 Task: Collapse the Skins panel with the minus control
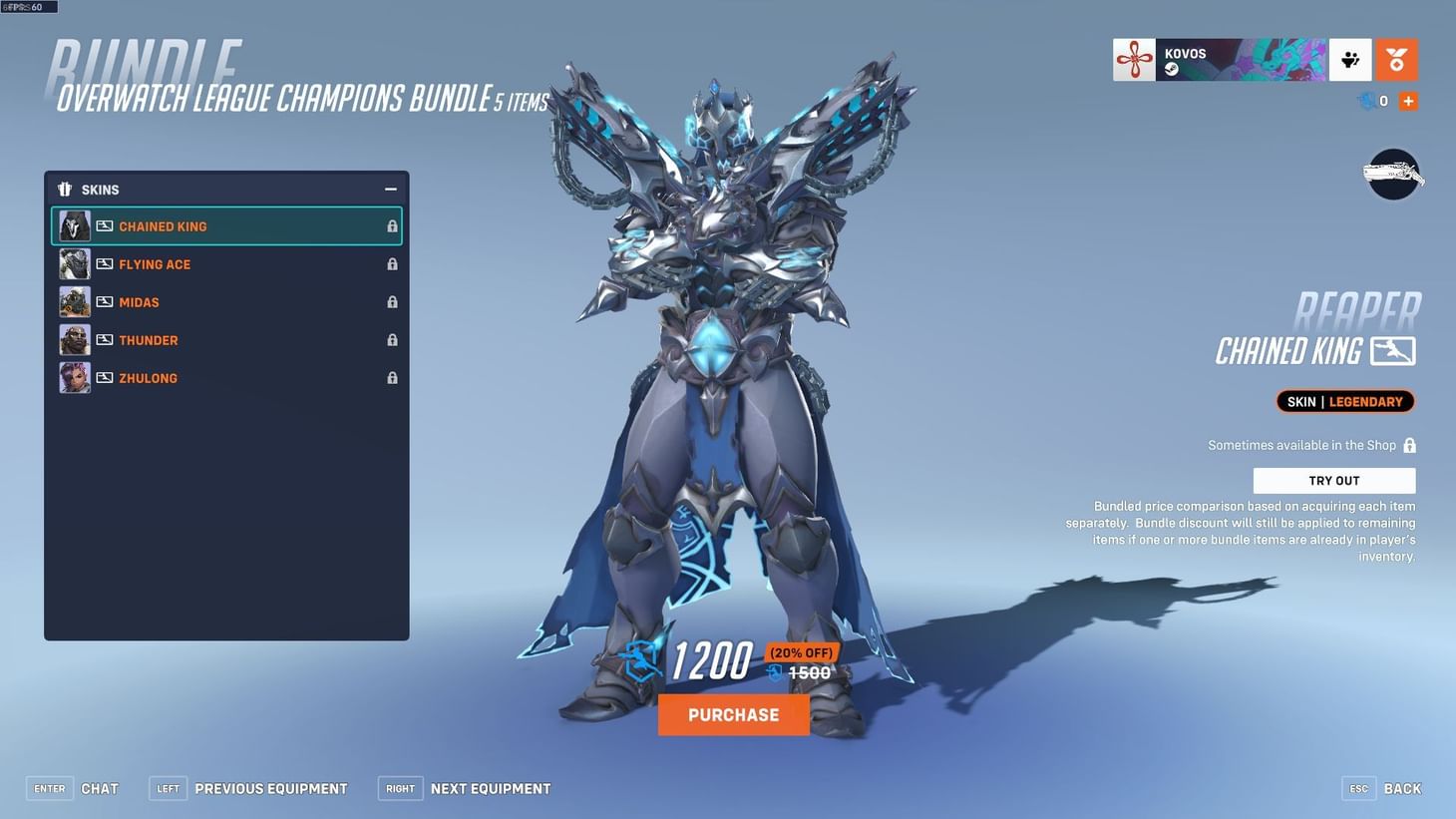point(391,189)
